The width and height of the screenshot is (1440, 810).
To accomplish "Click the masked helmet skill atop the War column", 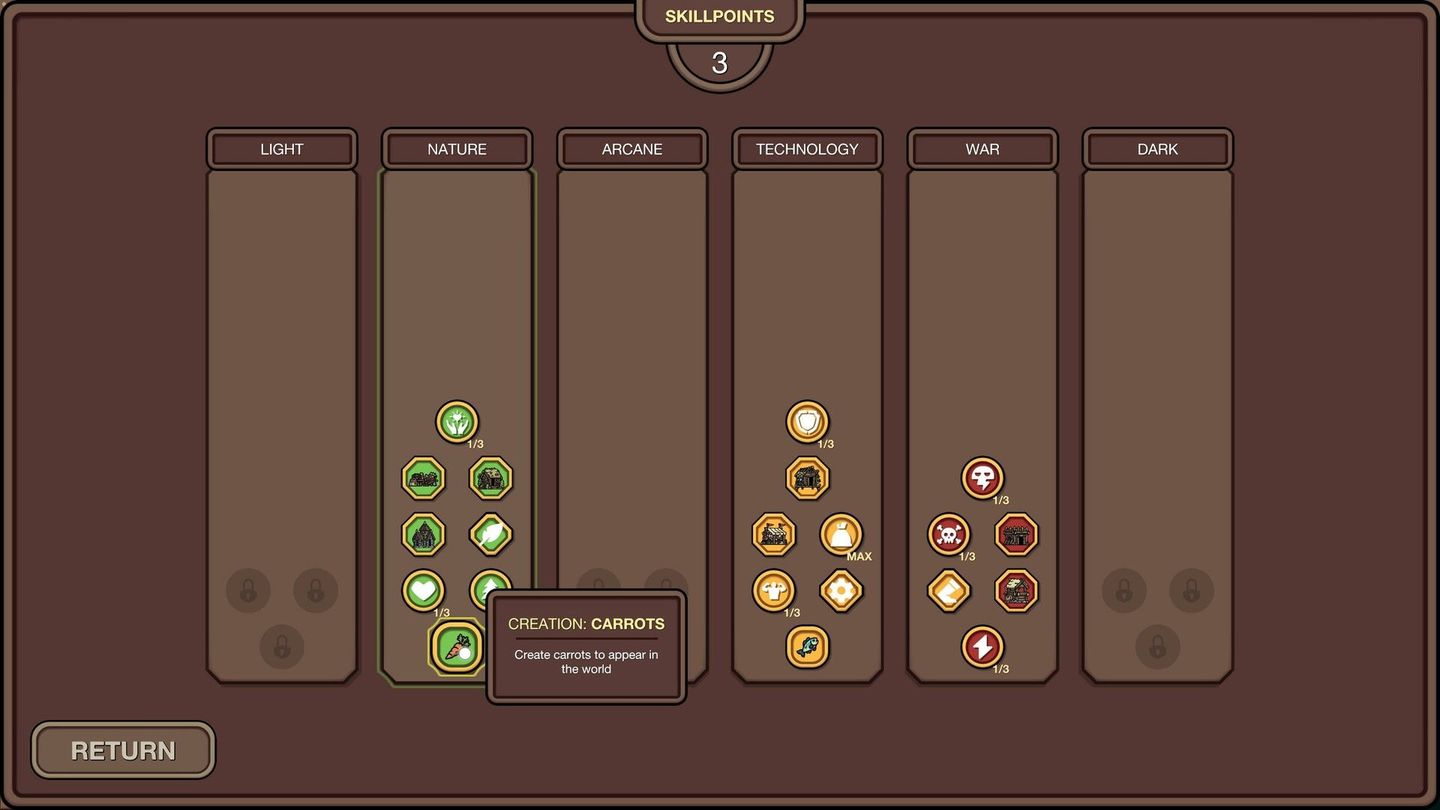I will (982, 477).
